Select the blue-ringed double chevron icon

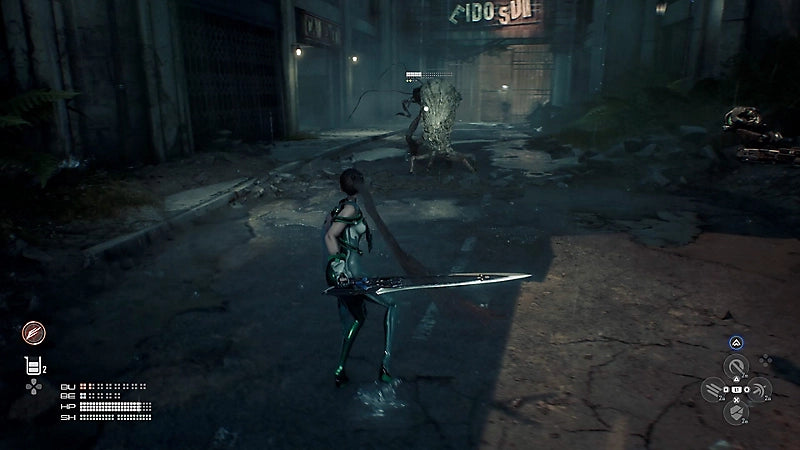pyautogui.click(x=735, y=342)
